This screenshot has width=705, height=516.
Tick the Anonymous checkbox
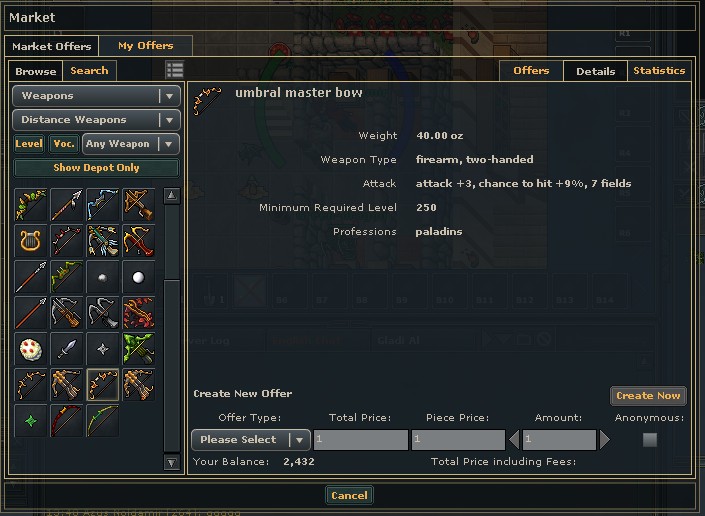650,440
